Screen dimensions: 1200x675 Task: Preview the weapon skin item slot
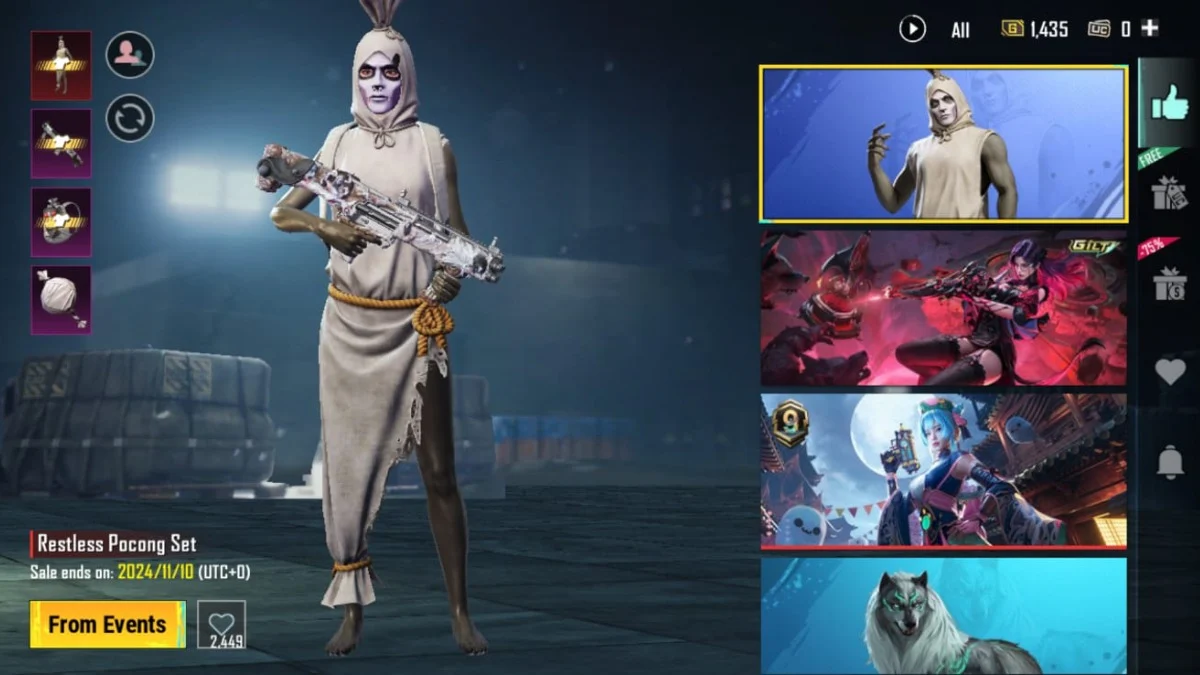[61, 143]
